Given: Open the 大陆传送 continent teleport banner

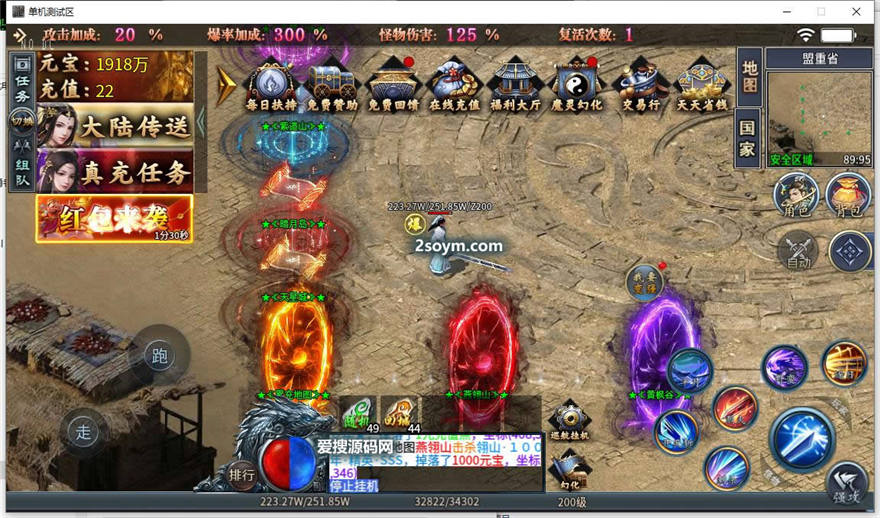Looking at the screenshot, I should coord(116,127).
